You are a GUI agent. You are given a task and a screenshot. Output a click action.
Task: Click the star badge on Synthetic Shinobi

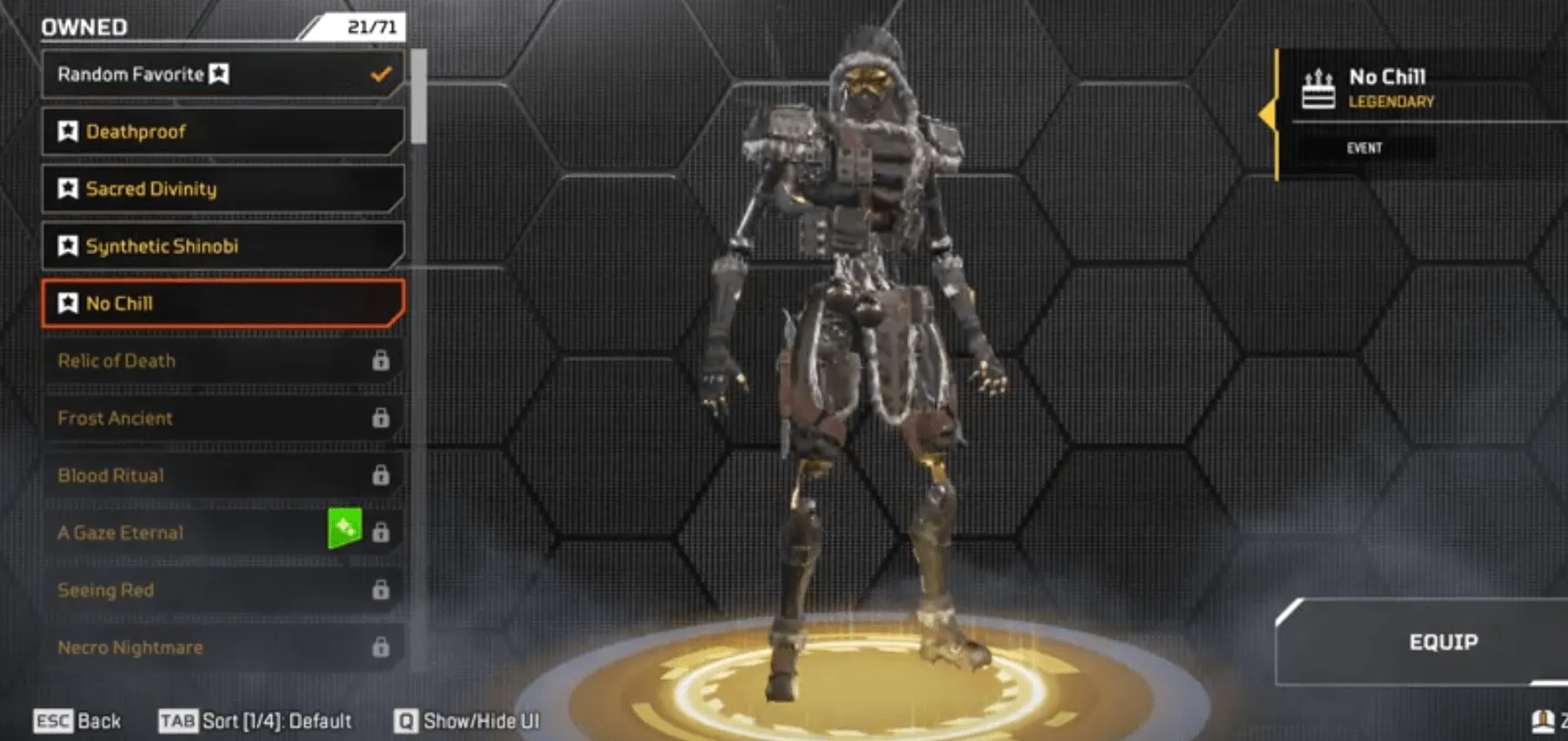click(x=68, y=246)
